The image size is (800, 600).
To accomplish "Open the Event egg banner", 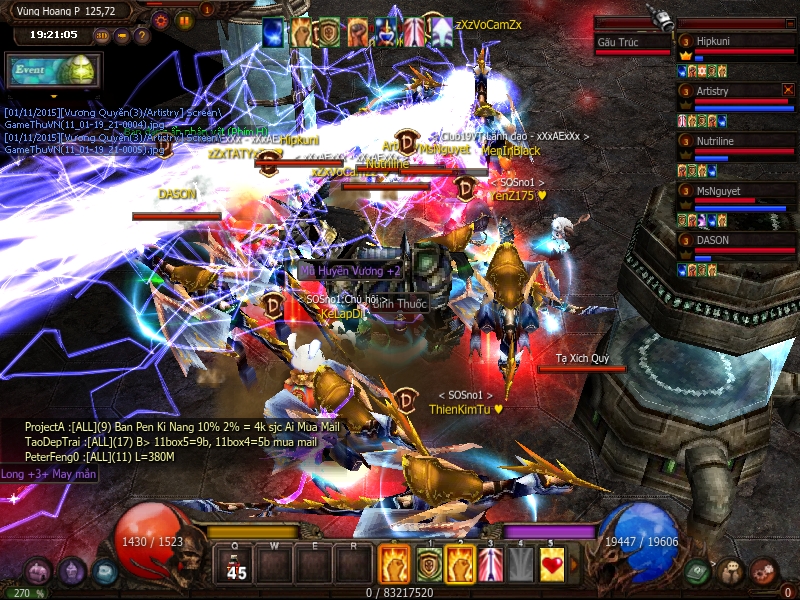I will pyautogui.click(x=53, y=72).
